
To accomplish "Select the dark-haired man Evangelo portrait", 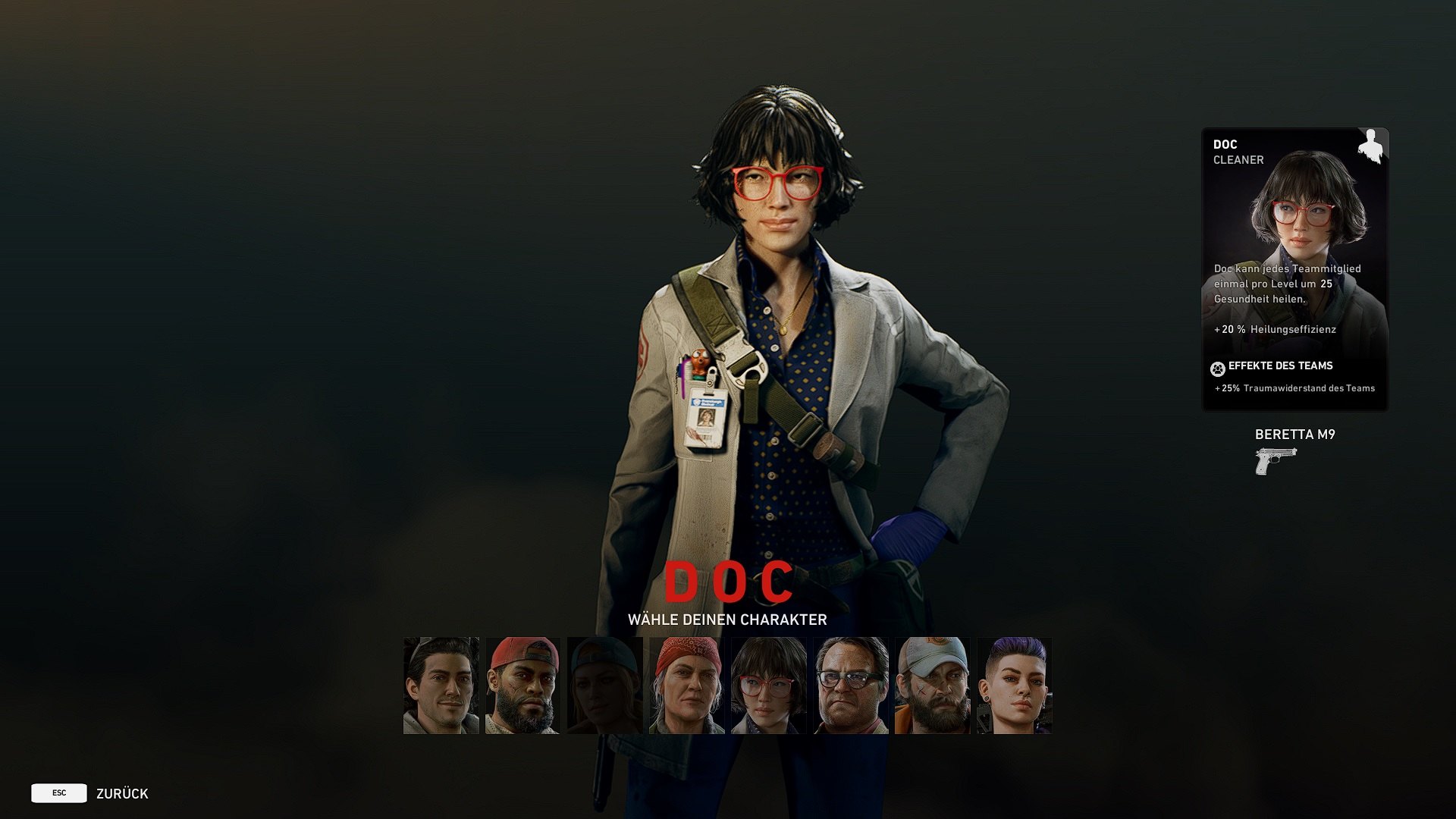I will (x=441, y=686).
